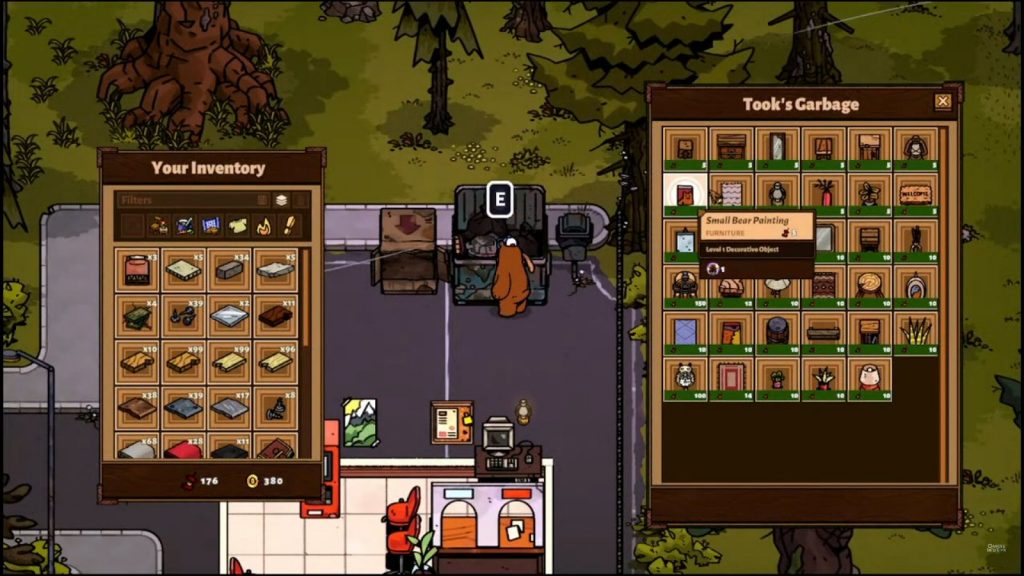
Task: Select the tree stump slice item
Action: click(x=869, y=284)
